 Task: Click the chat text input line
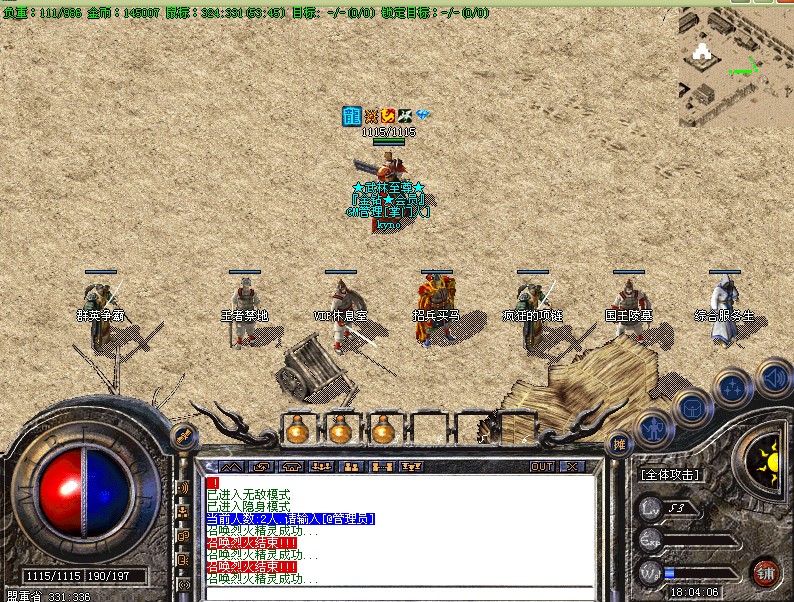coord(400,591)
